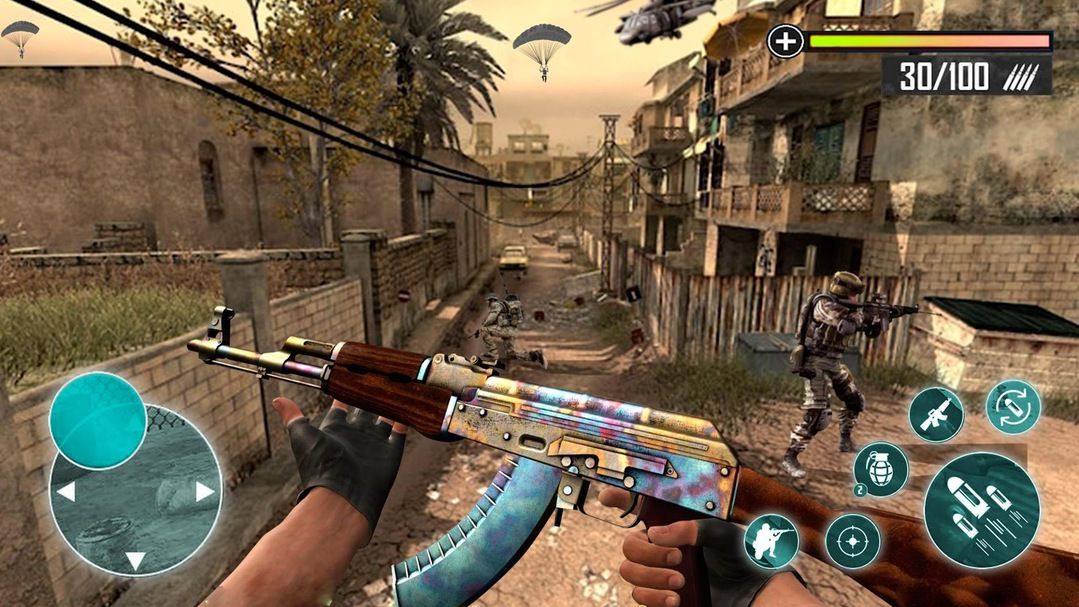Tap the bullets fire button
The height and width of the screenshot is (607, 1079).
click(x=980, y=510)
